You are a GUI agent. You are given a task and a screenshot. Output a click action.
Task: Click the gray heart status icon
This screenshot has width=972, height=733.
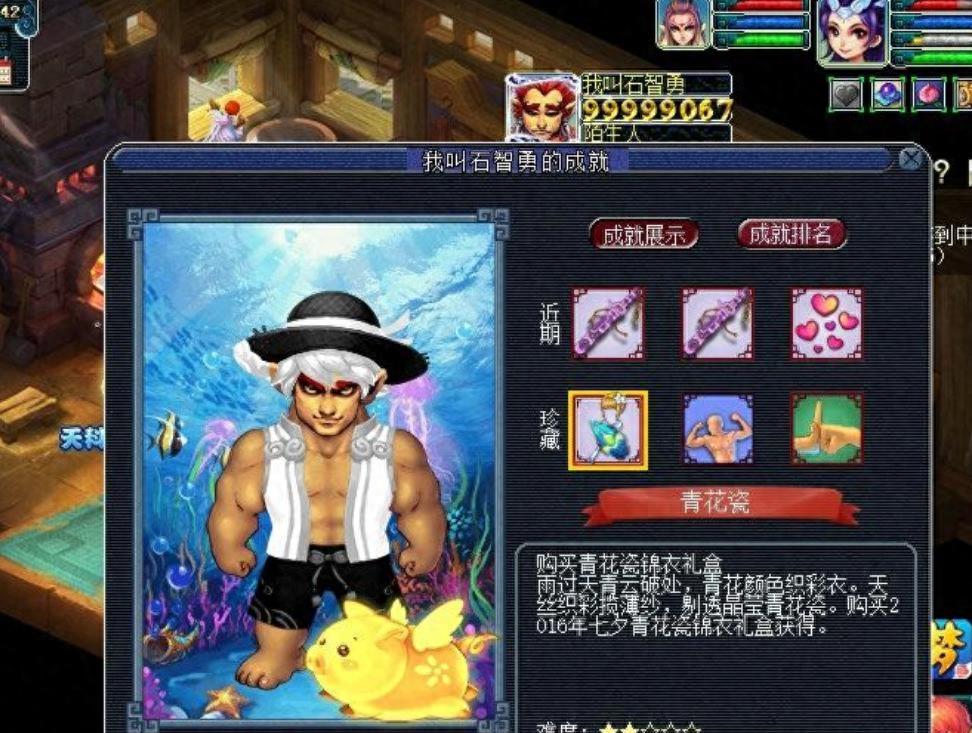(x=846, y=95)
